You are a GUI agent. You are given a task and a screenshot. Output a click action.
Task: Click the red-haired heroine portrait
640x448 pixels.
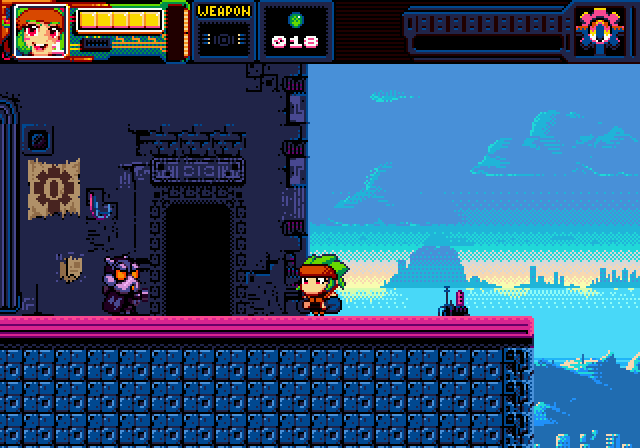click(41, 31)
